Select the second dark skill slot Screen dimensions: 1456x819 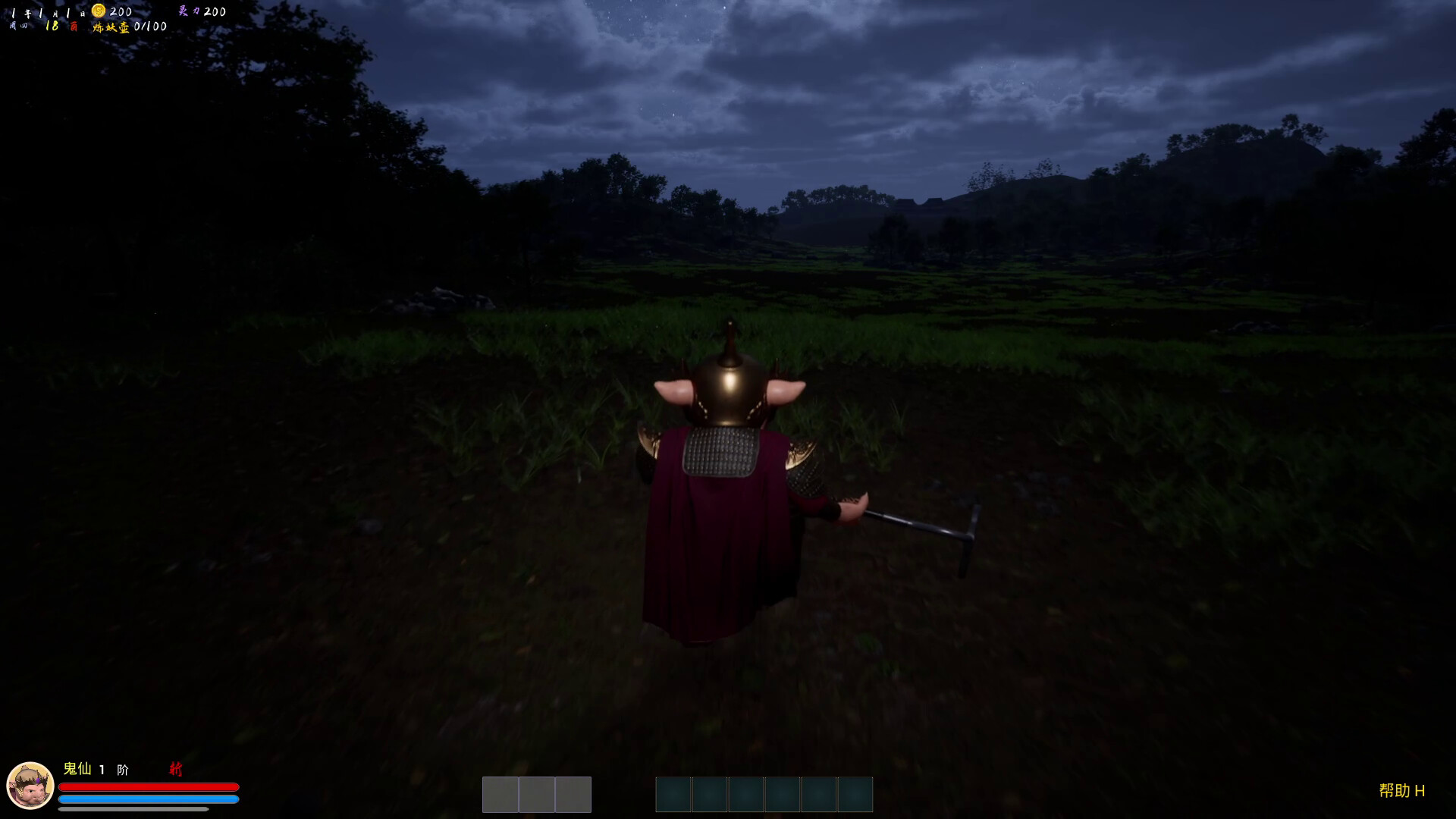[x=708, y=794]
